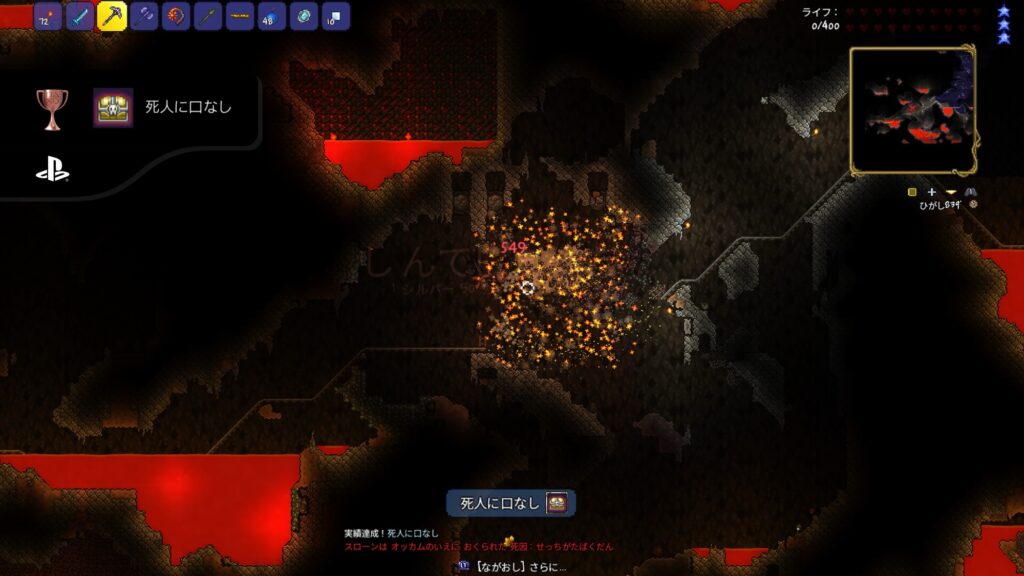Viewport: 1024px width, 576px height.
Task: Click the grey icon beside the minimap minus button
Action: [970, 191]
